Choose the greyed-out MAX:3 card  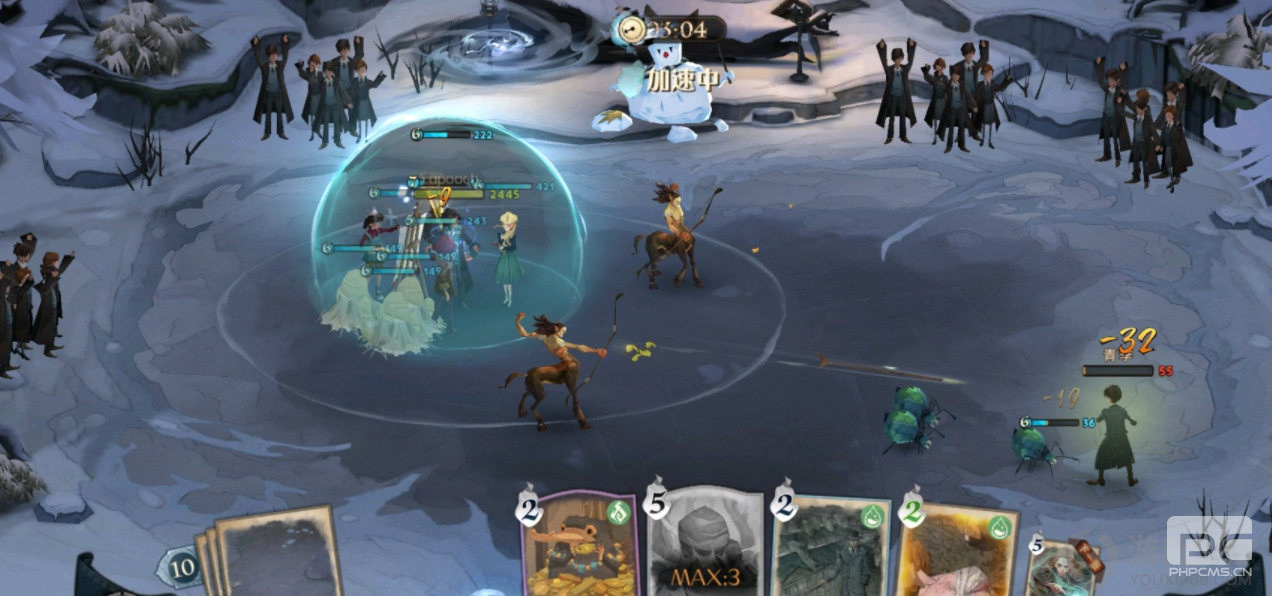click(x=705, y=545)
